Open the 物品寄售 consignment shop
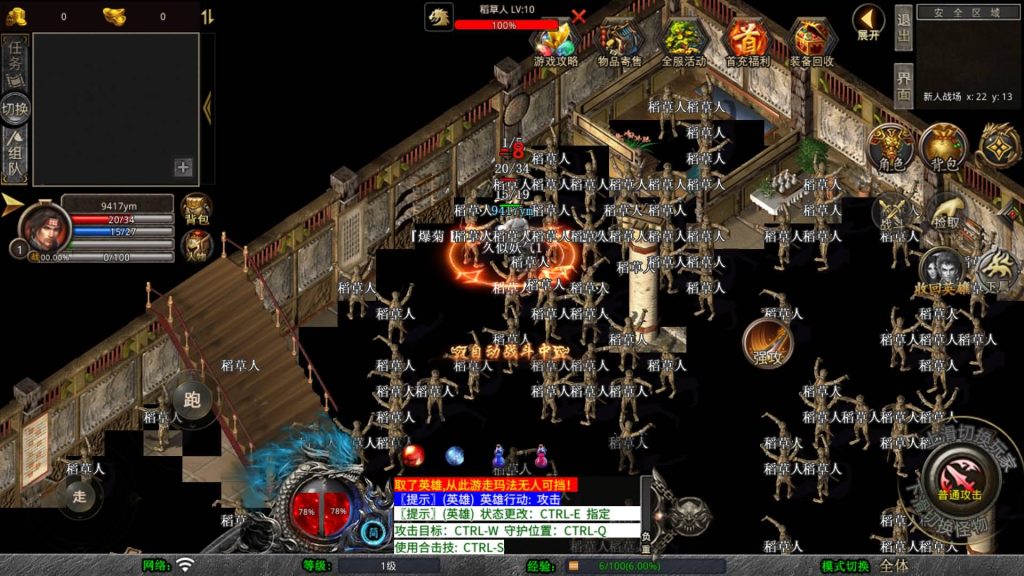 [620, 44]
